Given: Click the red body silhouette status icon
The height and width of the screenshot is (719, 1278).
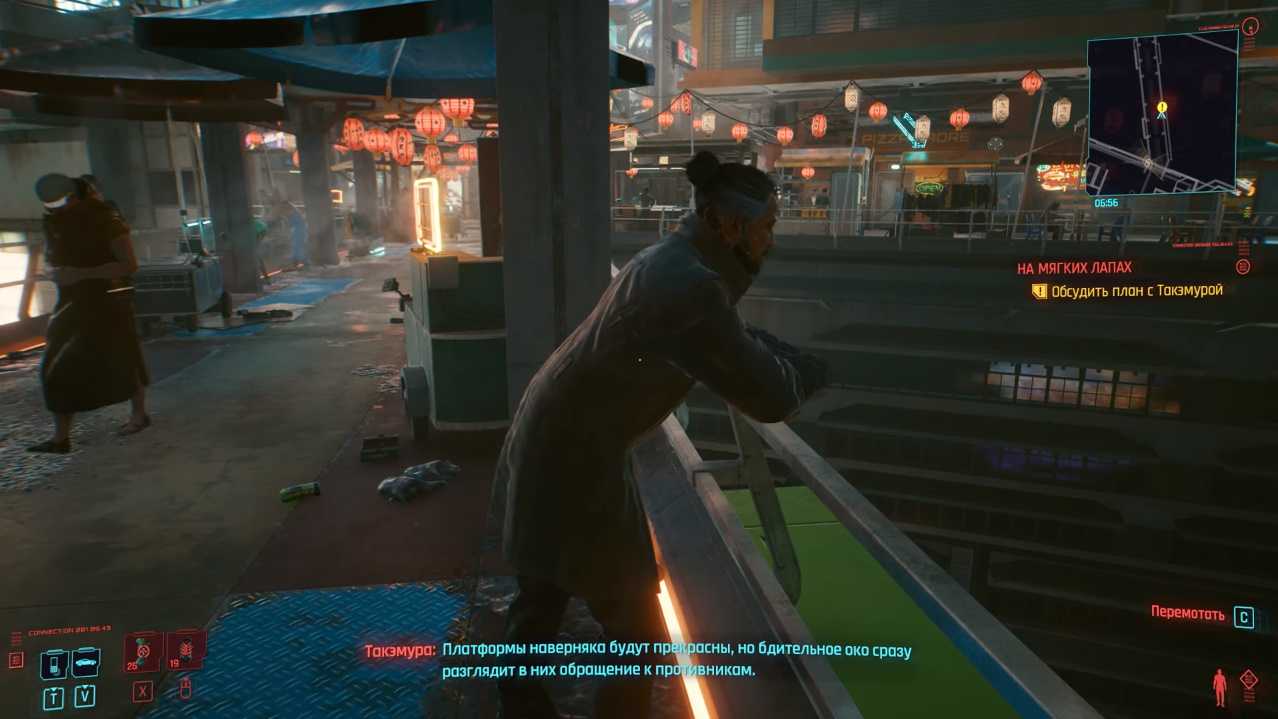Looking at the screenshot, I should point(1219,686).
